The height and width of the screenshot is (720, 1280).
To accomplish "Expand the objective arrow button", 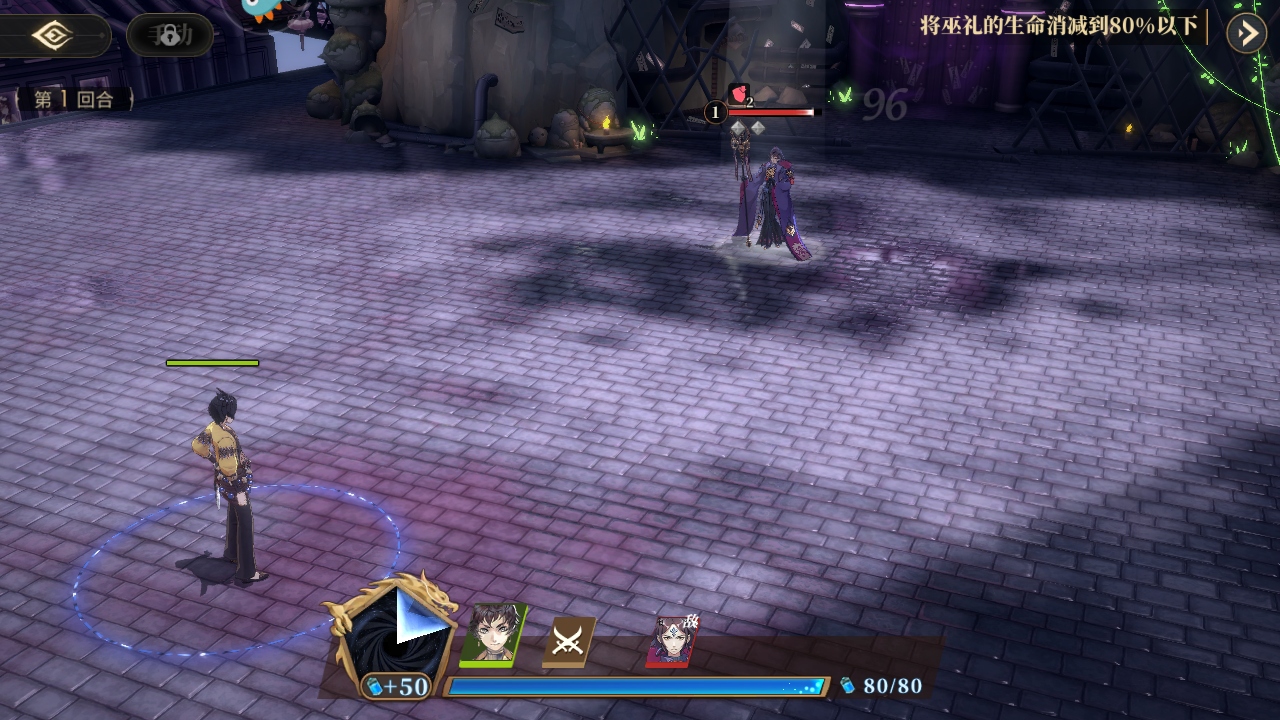I will (x=1246, y=33).
